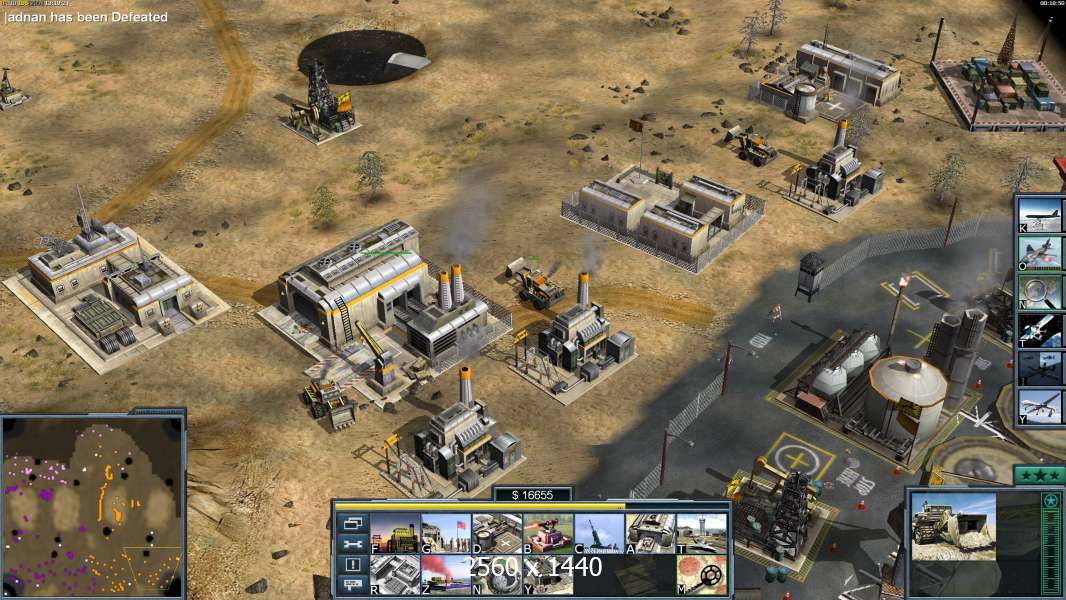Activate the A-10 missile strike power

(x=1040, y=253)
